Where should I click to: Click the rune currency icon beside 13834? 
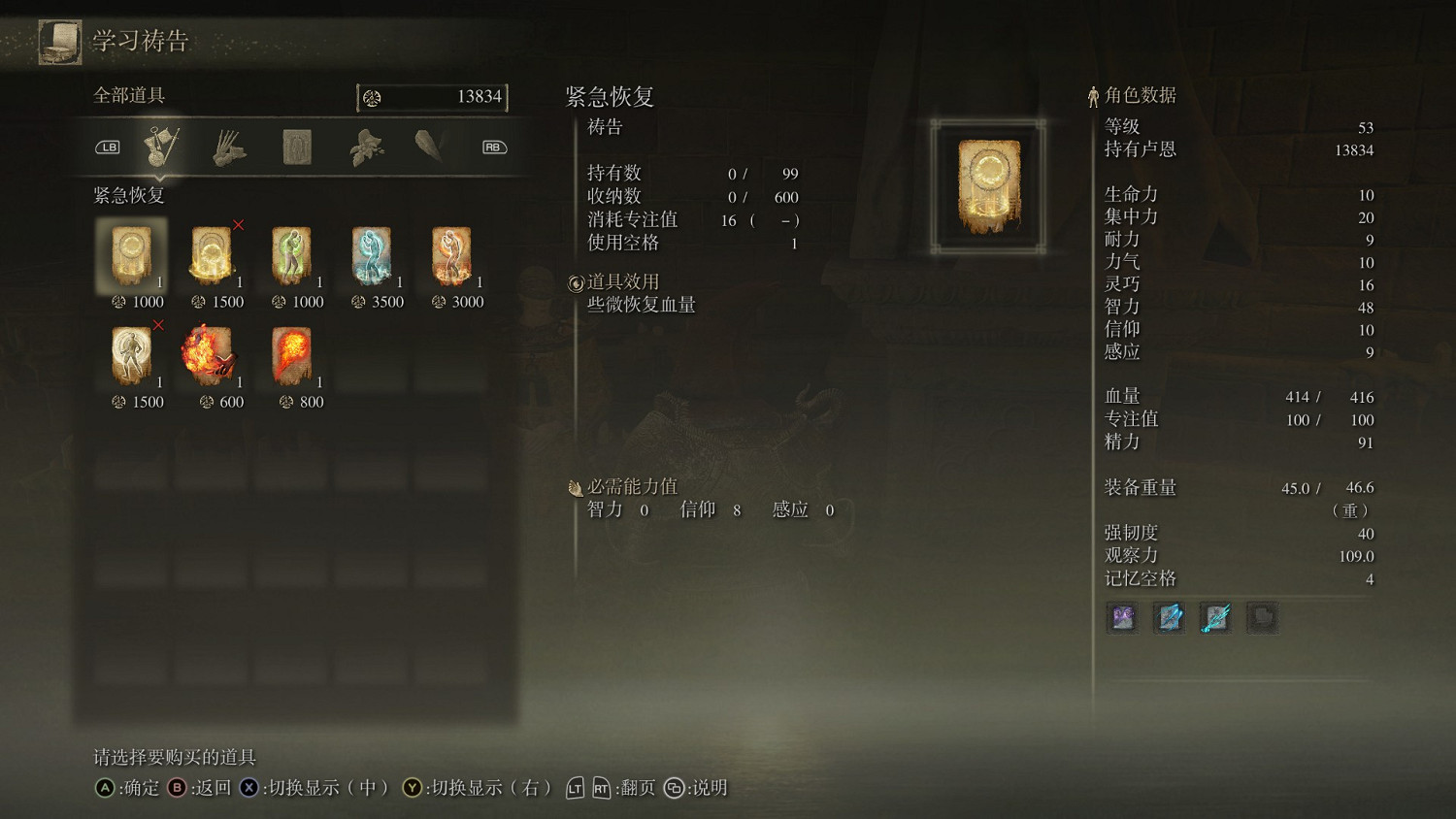coord(371,96)
